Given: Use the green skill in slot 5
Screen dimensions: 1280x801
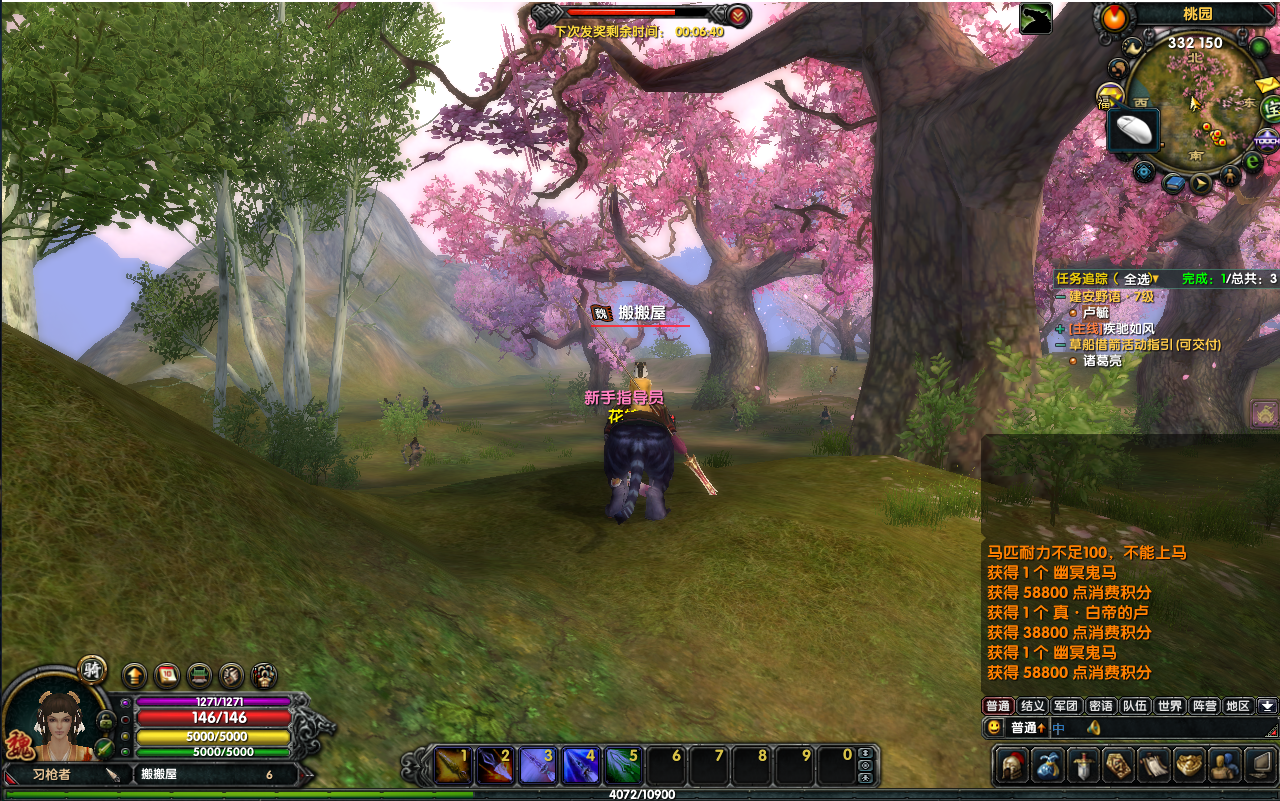Looking at the screenshot, I should (622, 765).
